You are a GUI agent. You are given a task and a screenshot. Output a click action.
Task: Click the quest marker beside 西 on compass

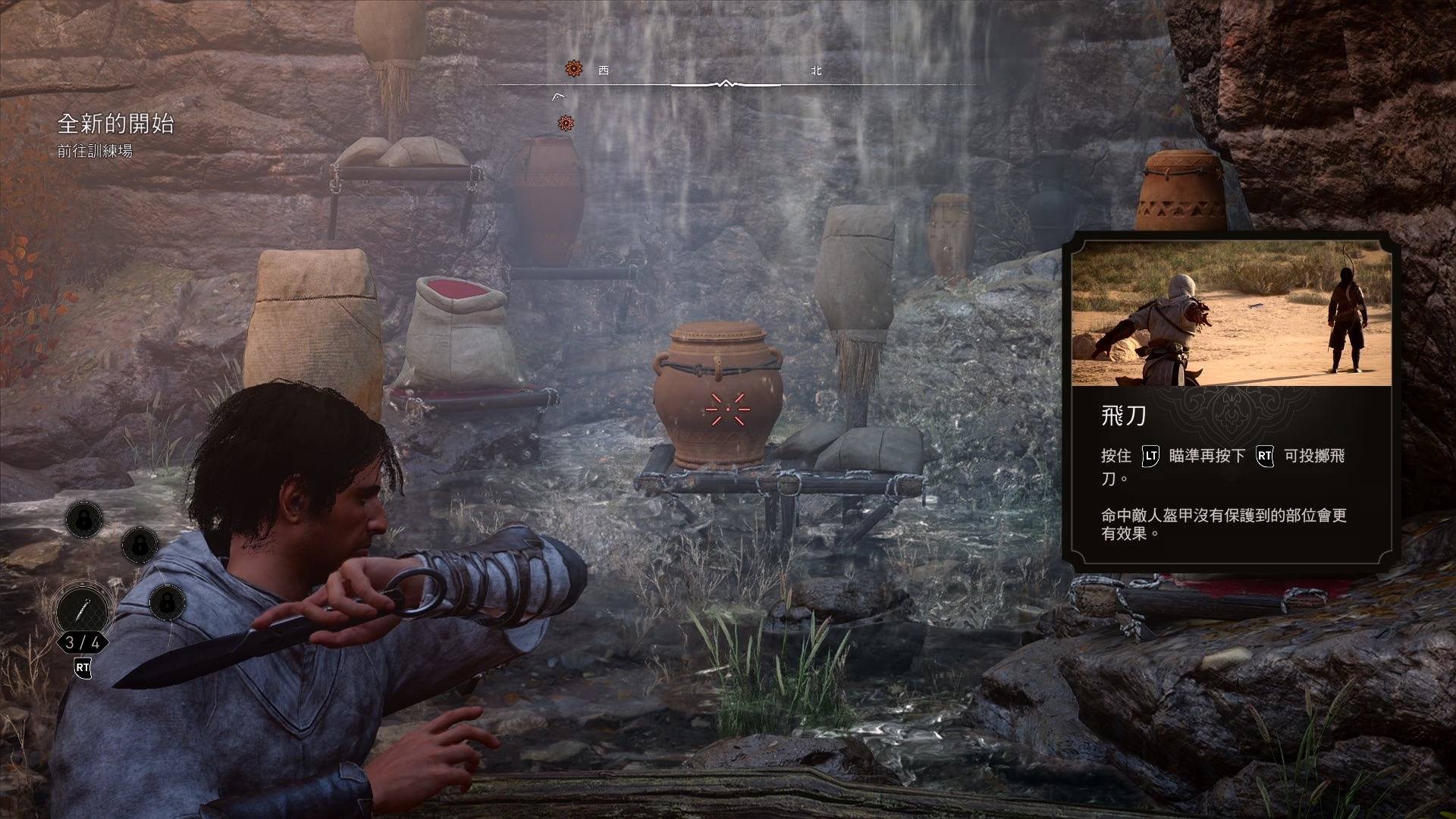(x=574, y=70)
